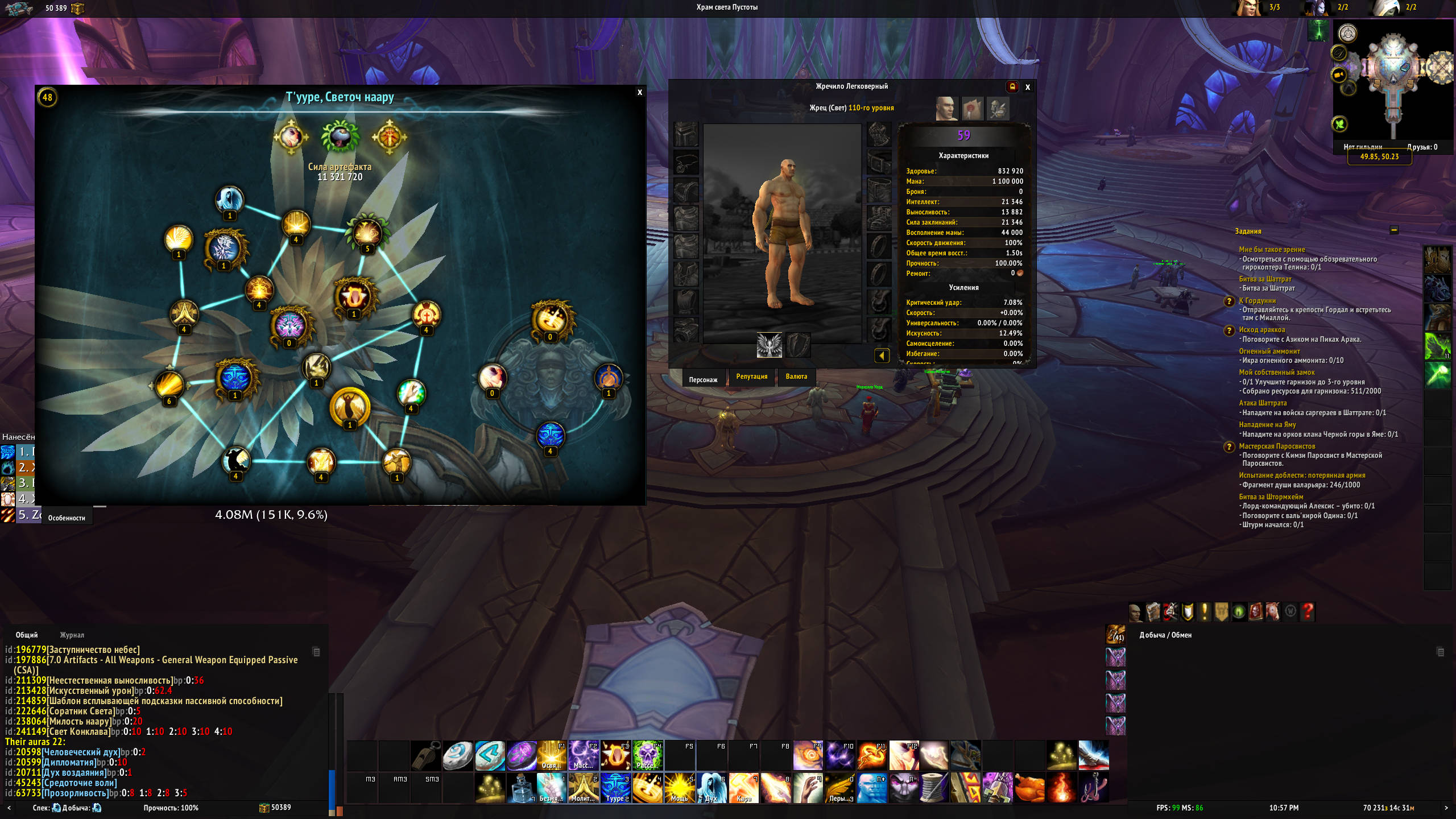The height and width of the screenshot is (819, 1456).
Task: Open the red question mark help button
Action: click(1308, 612)
